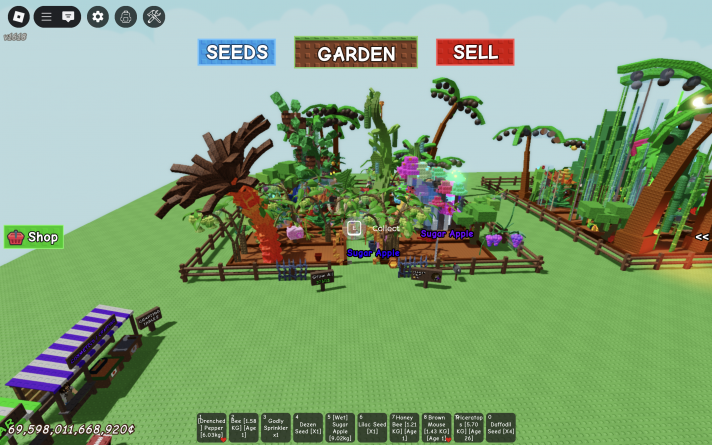The image size is (712, 445).
Task: Open the Shop with the basket icon
Action: pyautogui.click(x=34, y=237)
